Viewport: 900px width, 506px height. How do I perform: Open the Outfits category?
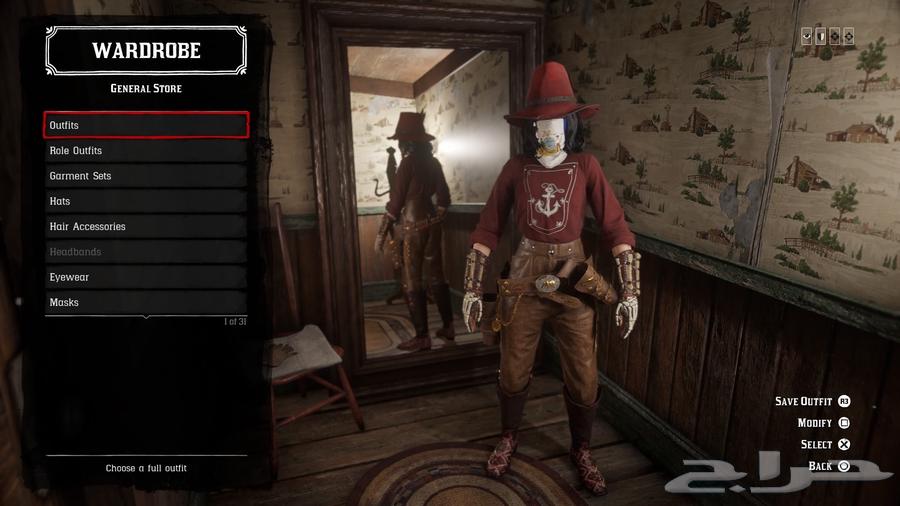point(146,125)
